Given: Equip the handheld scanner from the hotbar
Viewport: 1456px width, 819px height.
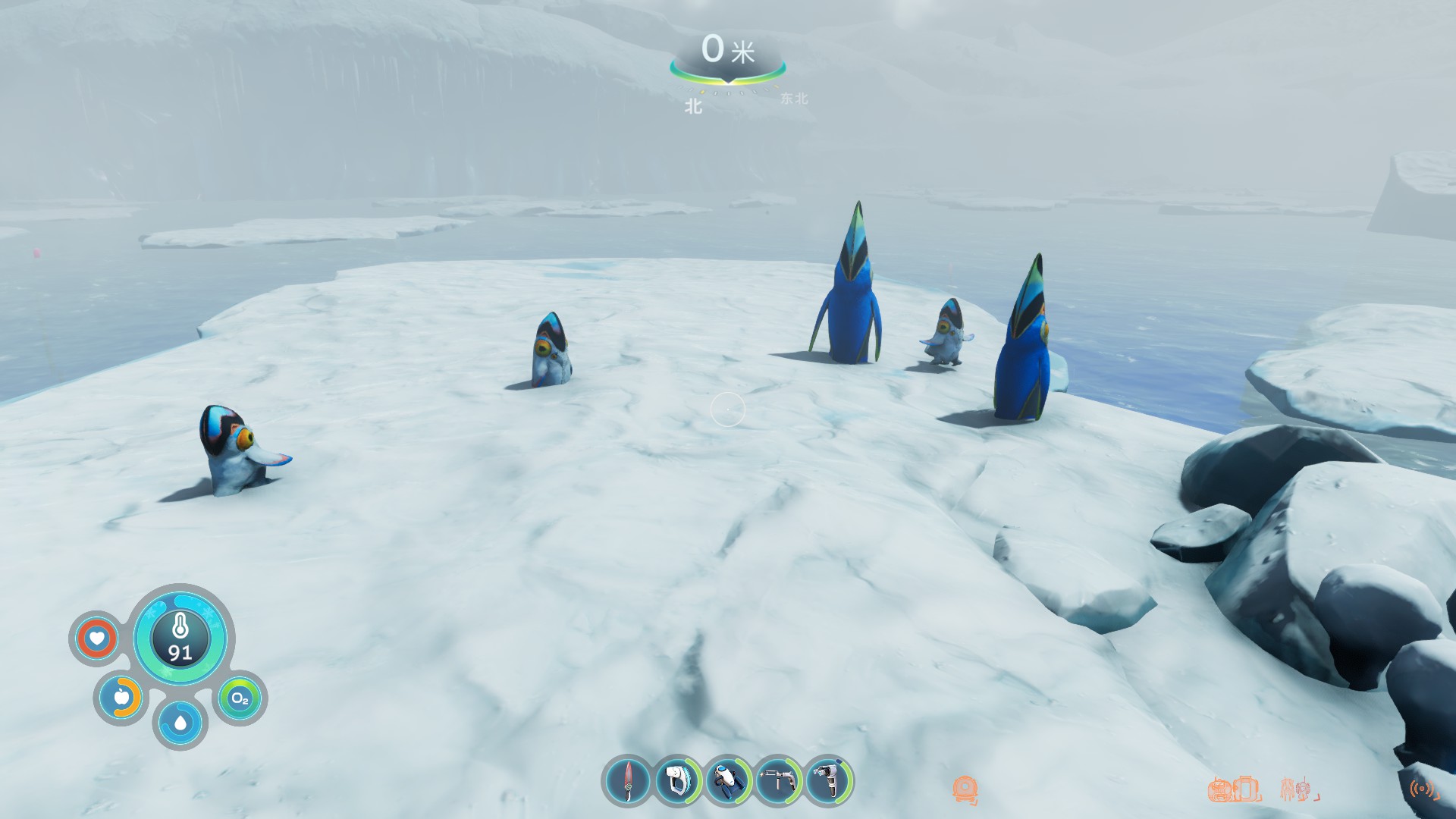Looking at the screenshot, I should (678, 781).
